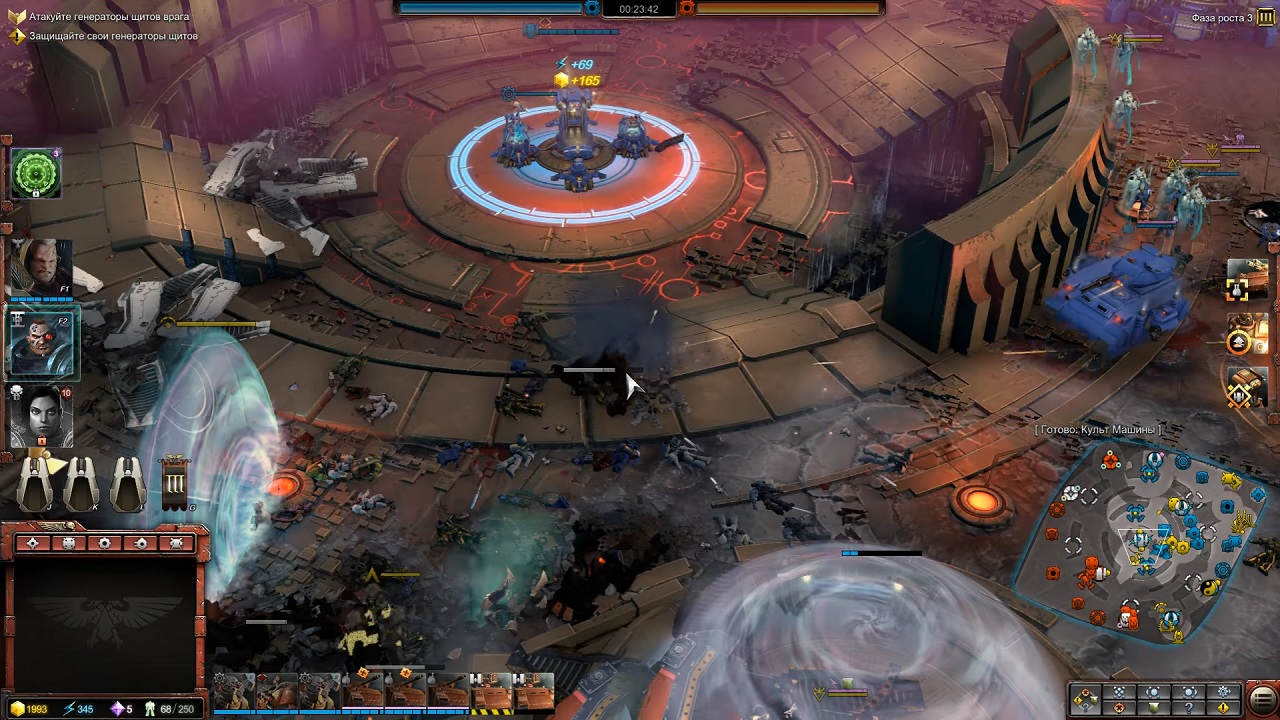Choose the locked female elite portrait
1280x720 pixels.
pyautogui.click(x=41, y=414)
